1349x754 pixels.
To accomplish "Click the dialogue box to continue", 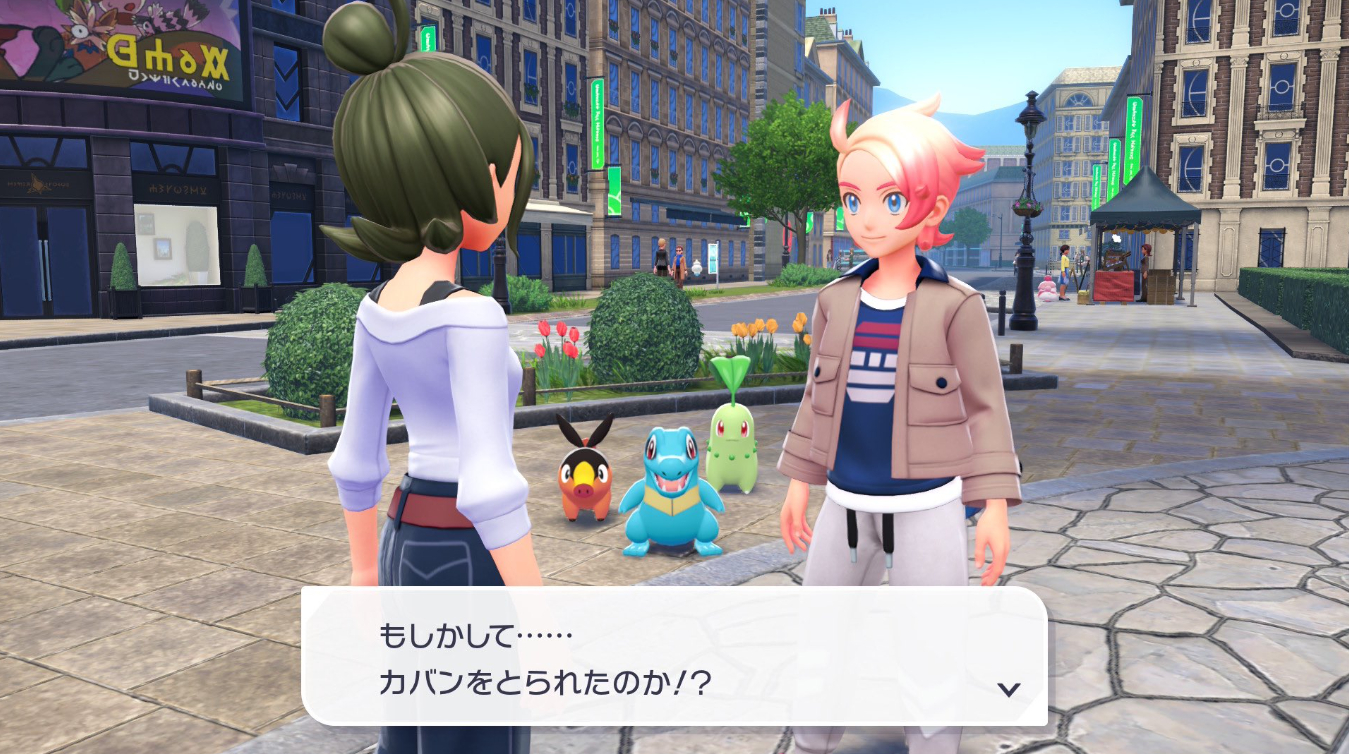I will [x=673, y=656].
